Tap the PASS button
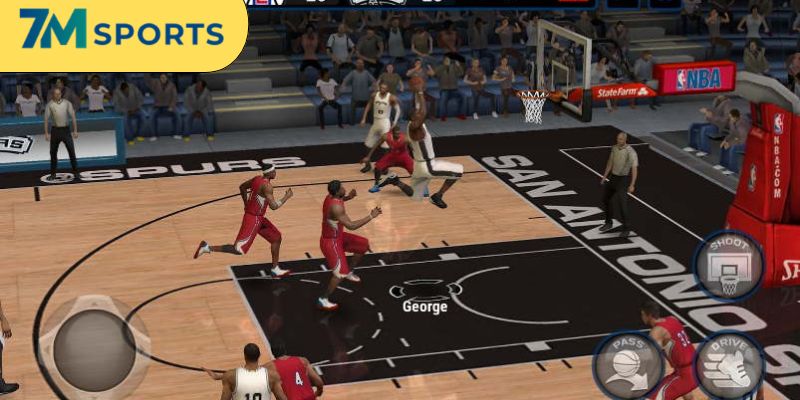 627,365
